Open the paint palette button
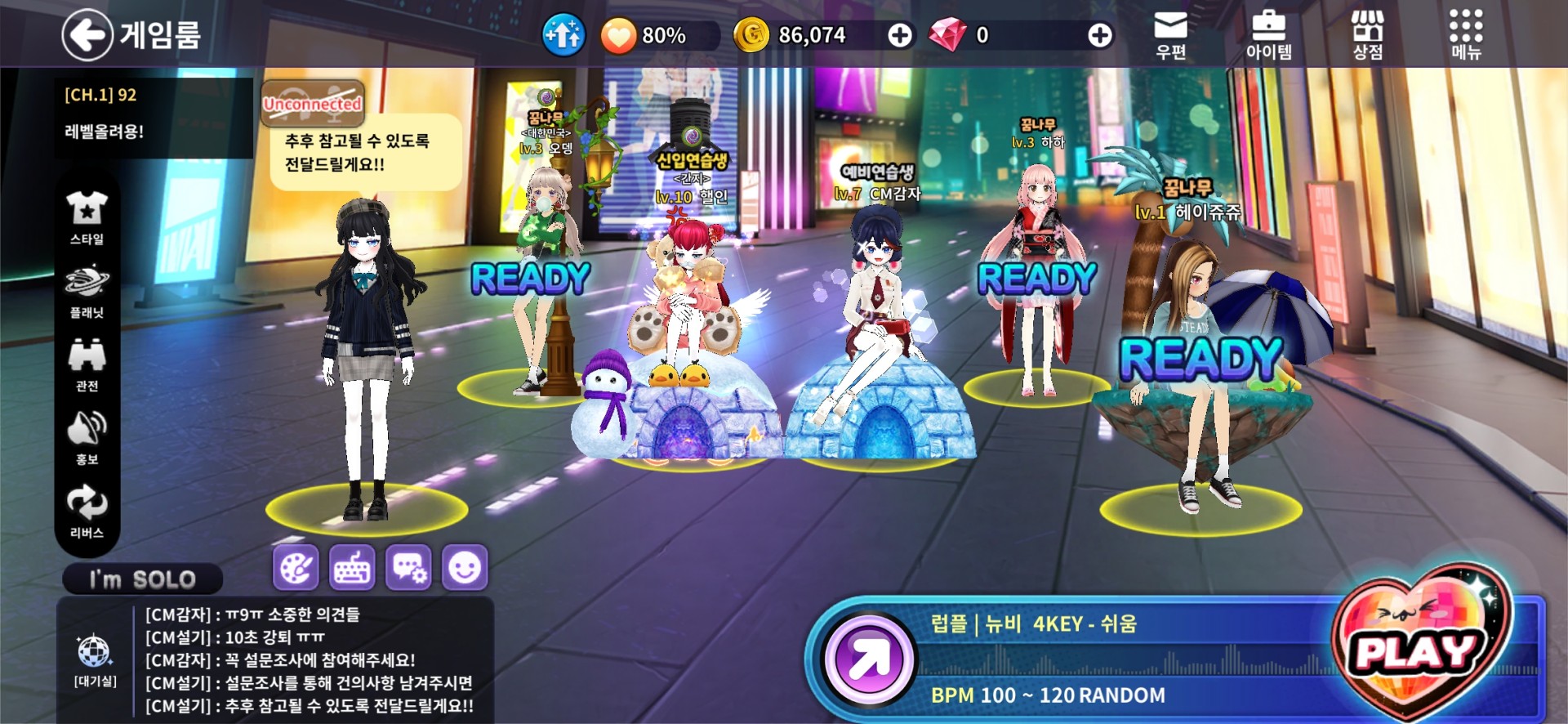1568x724 pixels. [x=296, y=567]
